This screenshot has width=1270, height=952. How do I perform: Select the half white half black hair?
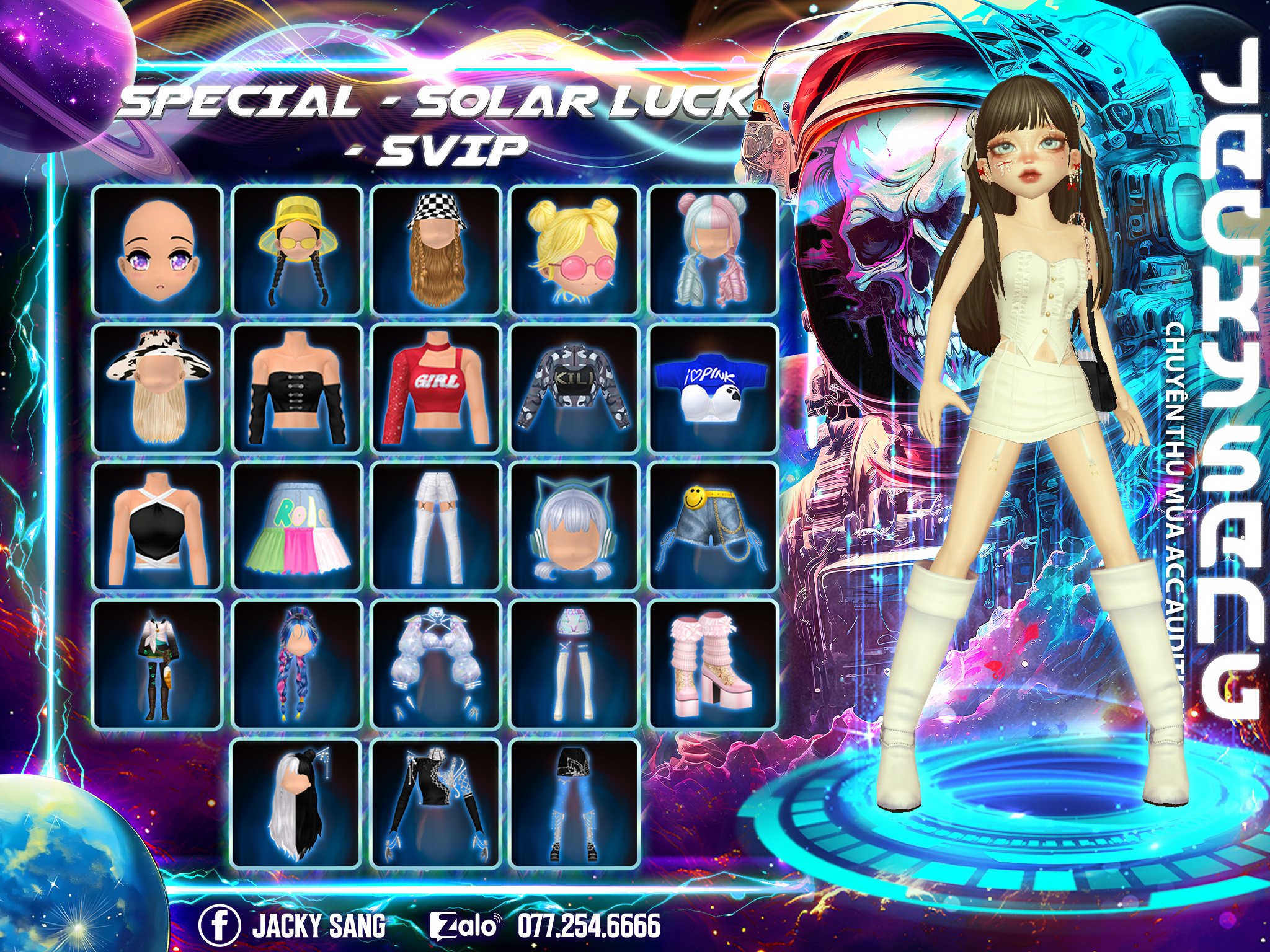[x=296, y=803]
